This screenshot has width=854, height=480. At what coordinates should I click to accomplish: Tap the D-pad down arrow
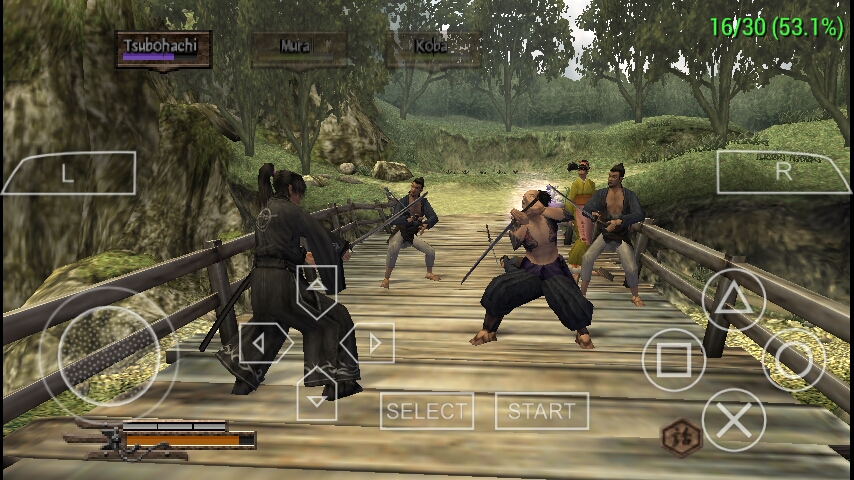click(316, 396)
